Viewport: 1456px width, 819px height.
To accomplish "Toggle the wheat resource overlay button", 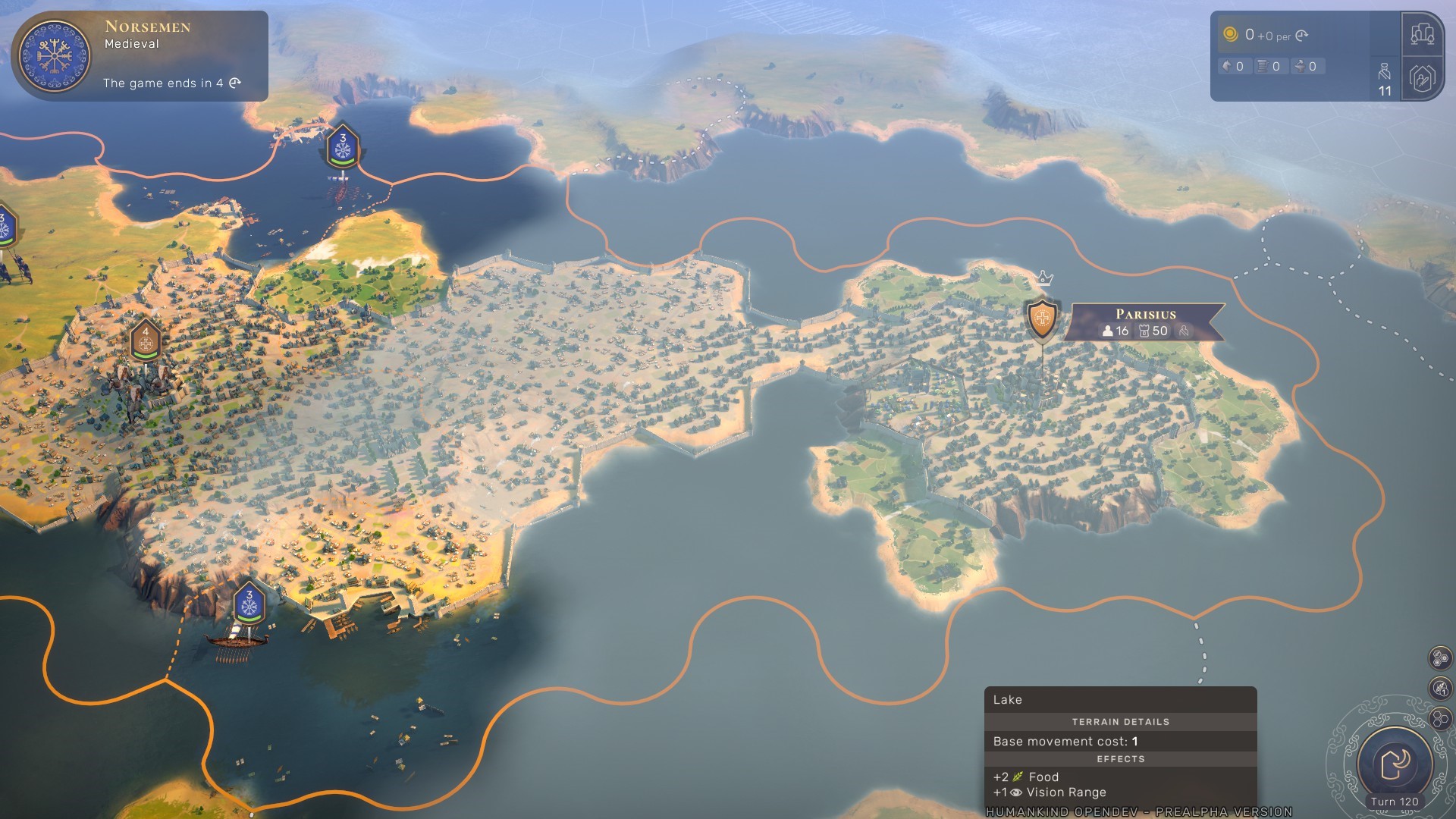I will click(x=1440, y=688).
